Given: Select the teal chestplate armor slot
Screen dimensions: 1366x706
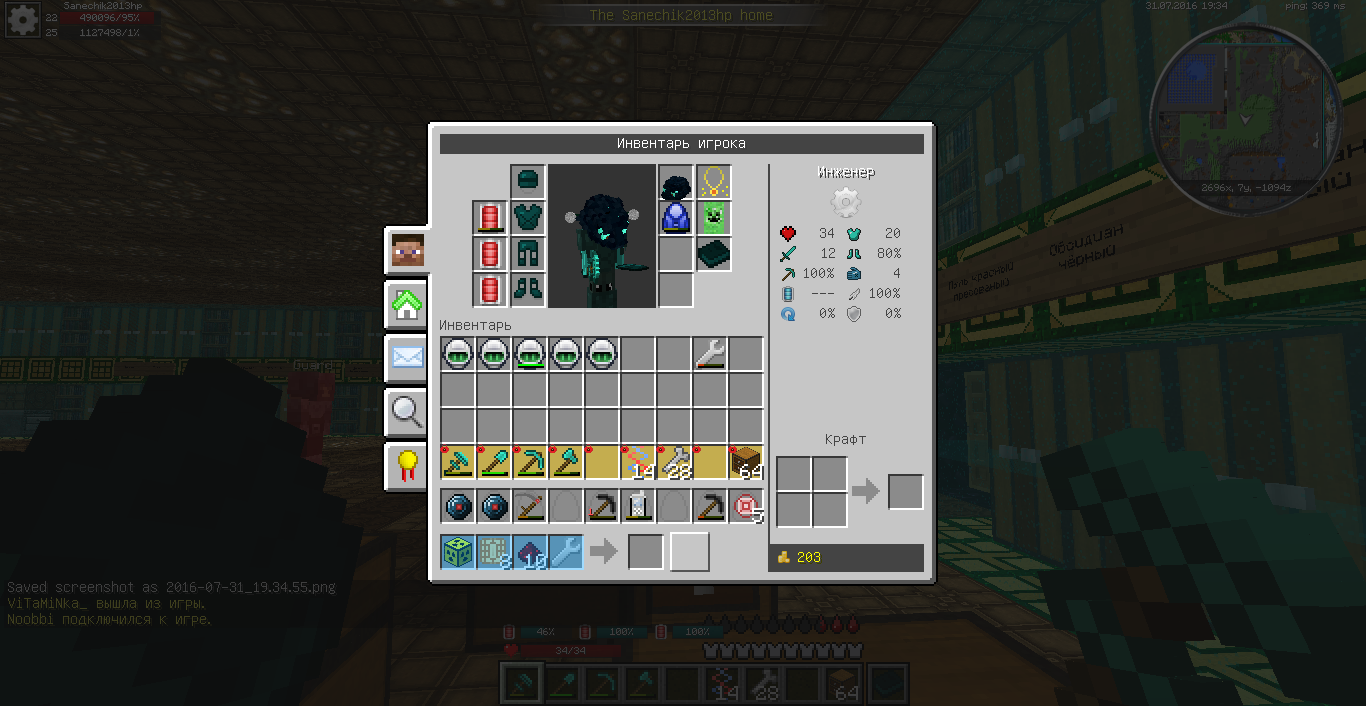Looking at the screenshot, I should click(x=528, y=217).
